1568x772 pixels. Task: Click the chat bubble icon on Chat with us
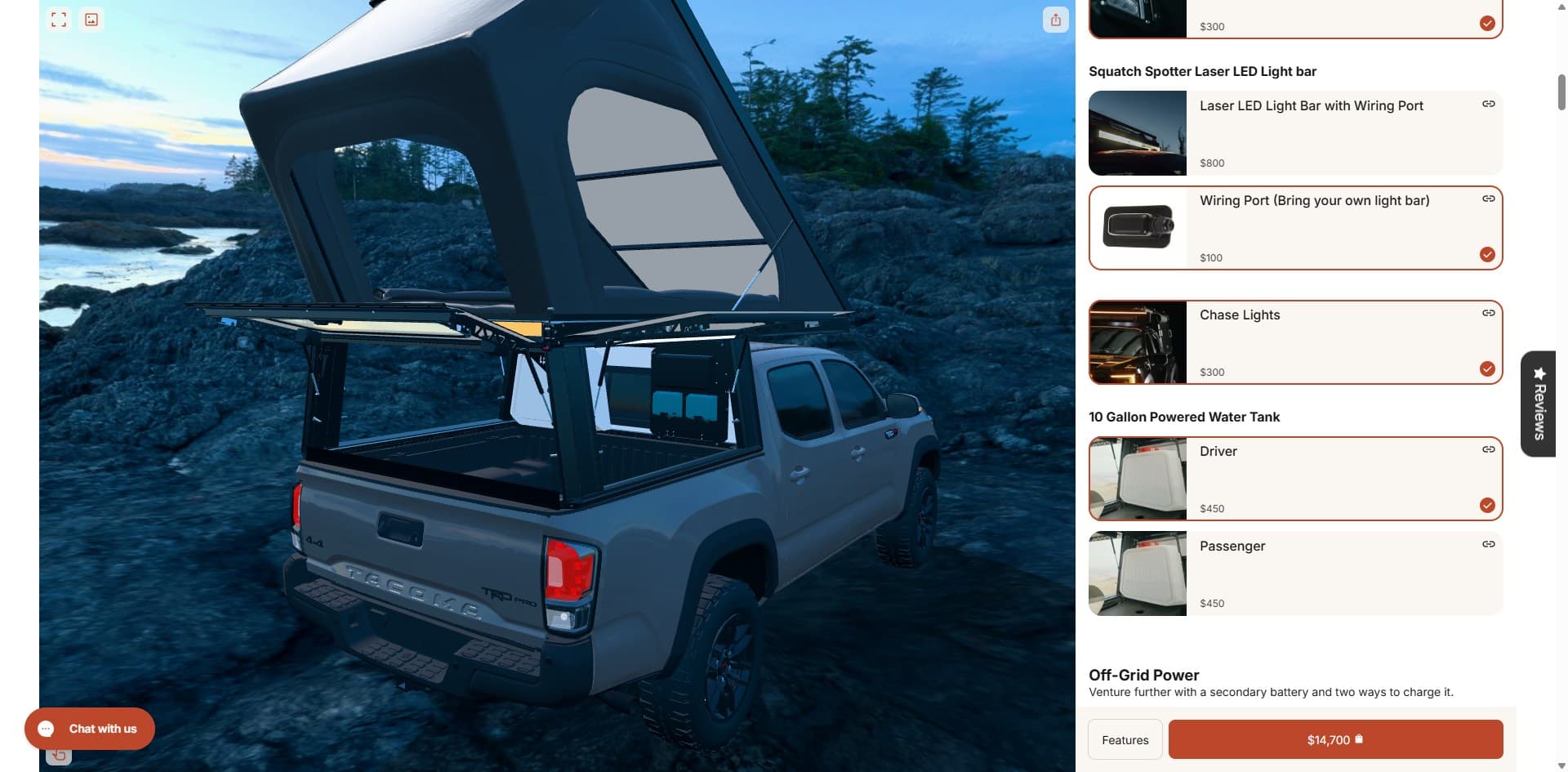[x=47, y=728]
